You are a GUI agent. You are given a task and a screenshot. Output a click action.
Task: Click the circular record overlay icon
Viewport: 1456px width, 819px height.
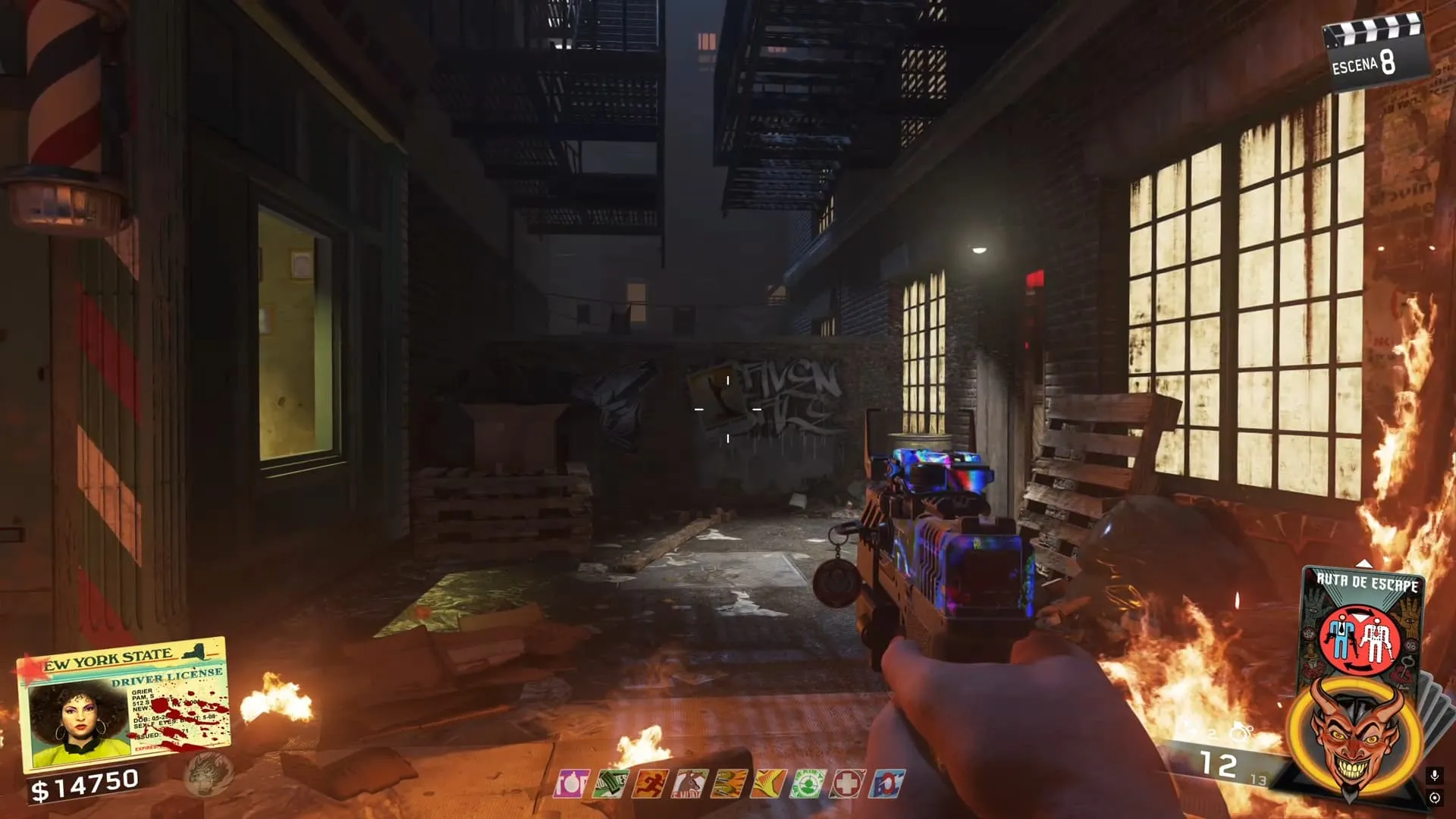1434,798
